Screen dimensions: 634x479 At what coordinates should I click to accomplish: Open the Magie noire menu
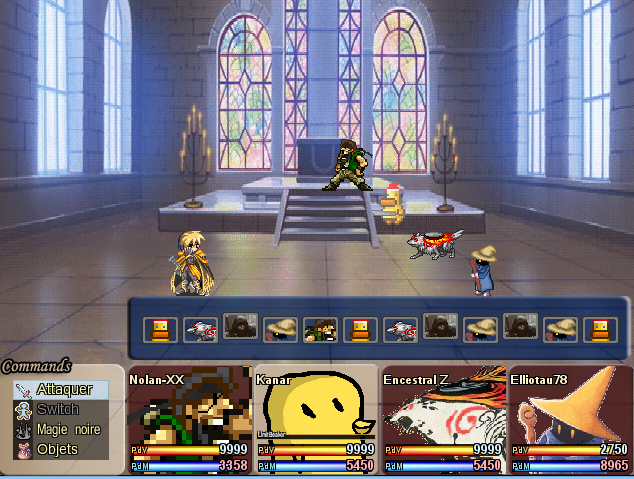click(x=68, y=429)
